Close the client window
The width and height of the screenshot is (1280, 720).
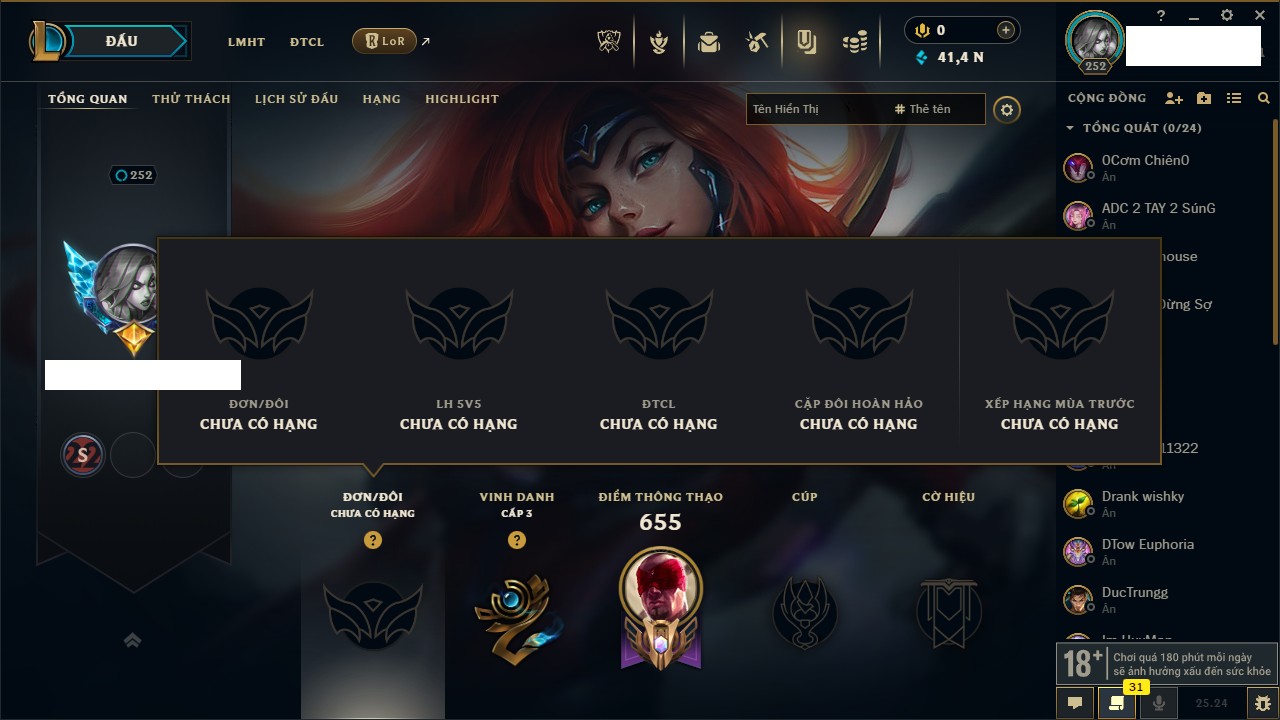[1260, 15]
